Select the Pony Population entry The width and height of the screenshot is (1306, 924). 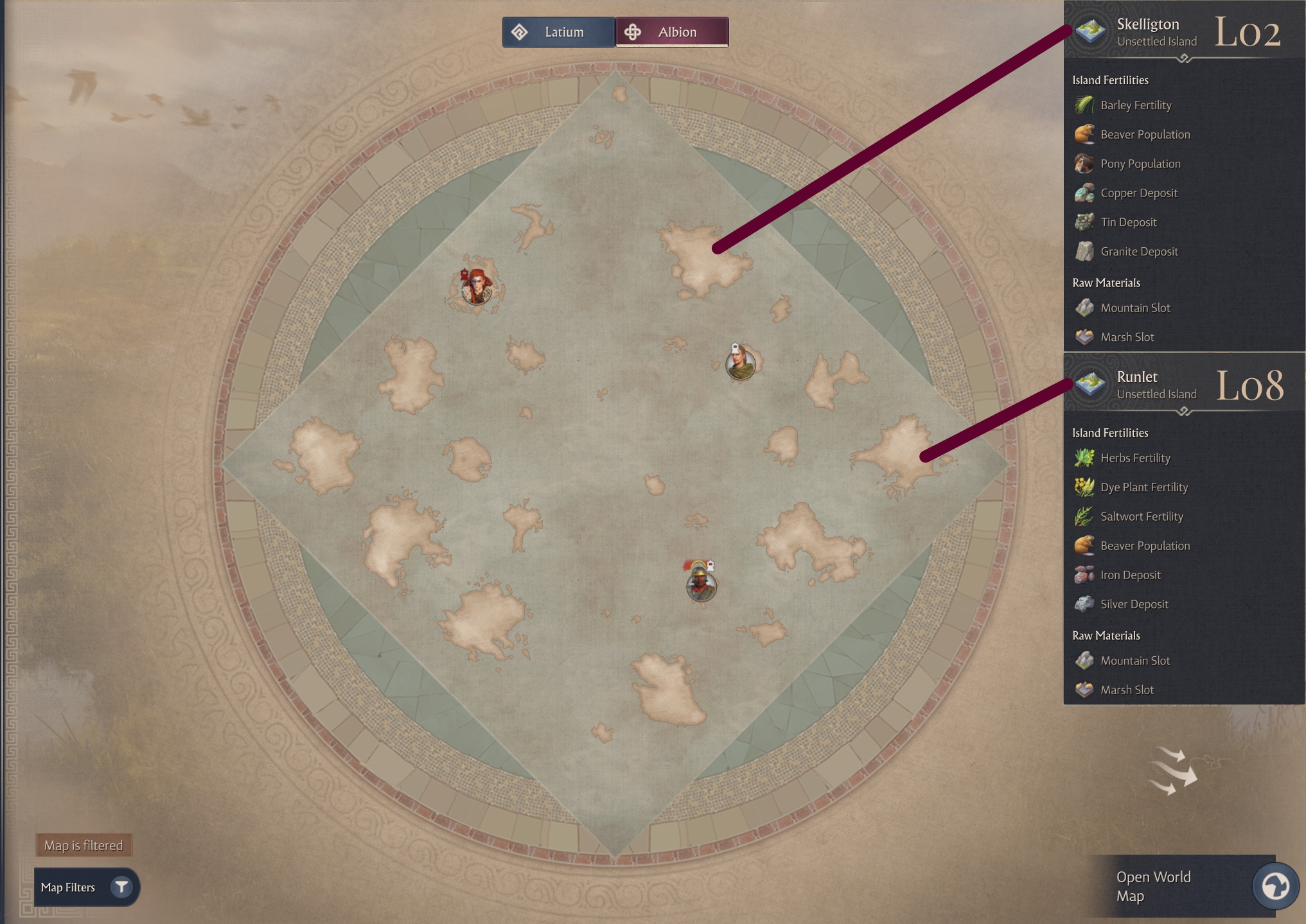pos(1140,164)
